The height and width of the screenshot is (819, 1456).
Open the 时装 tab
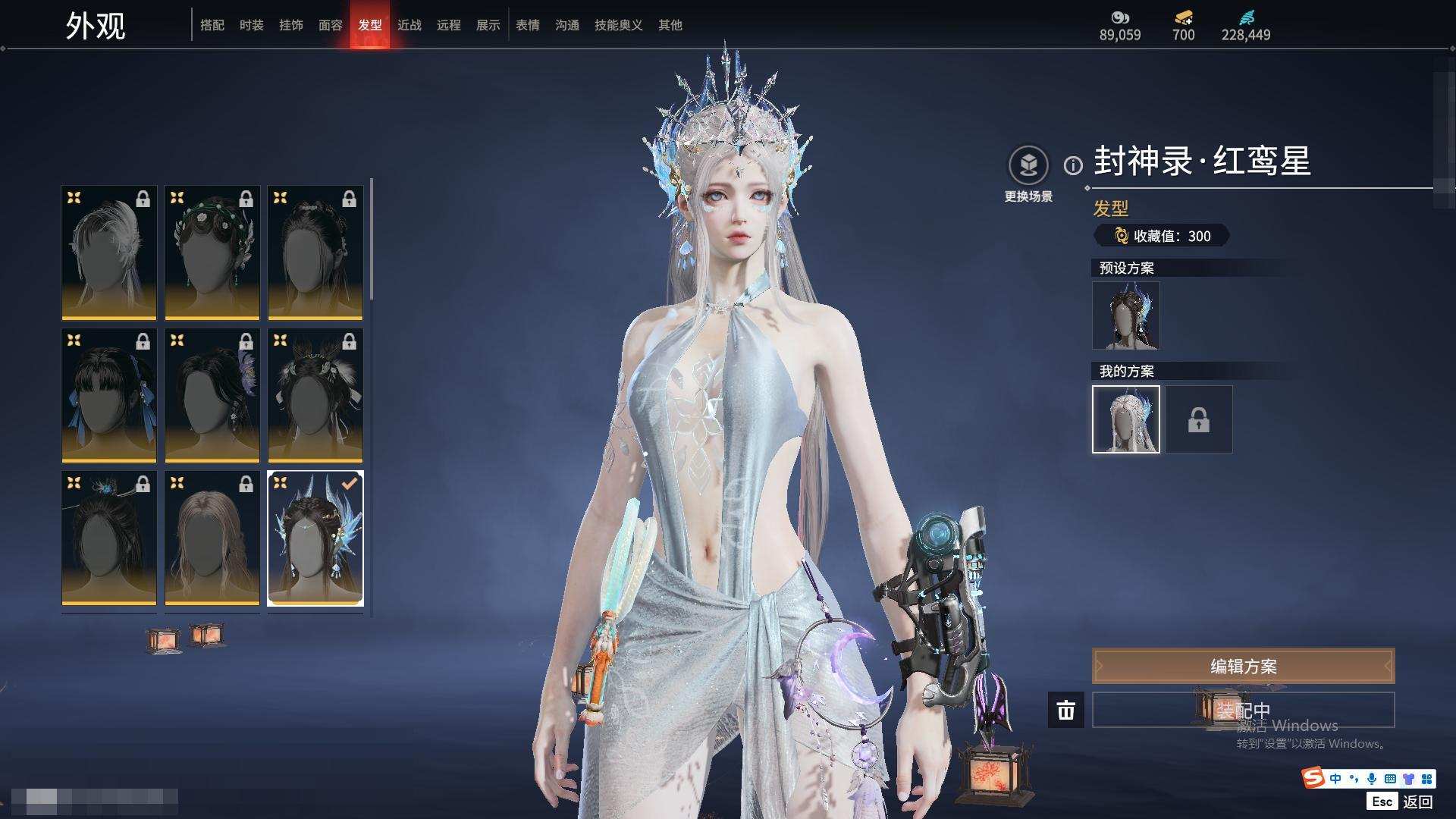point(252,25)
